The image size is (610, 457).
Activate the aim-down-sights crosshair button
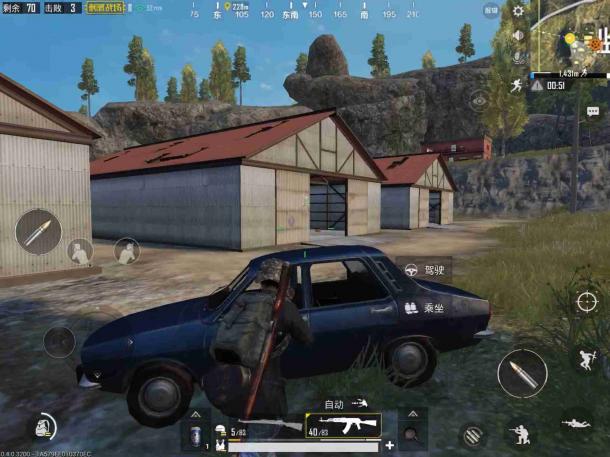[x=586, y=301]
